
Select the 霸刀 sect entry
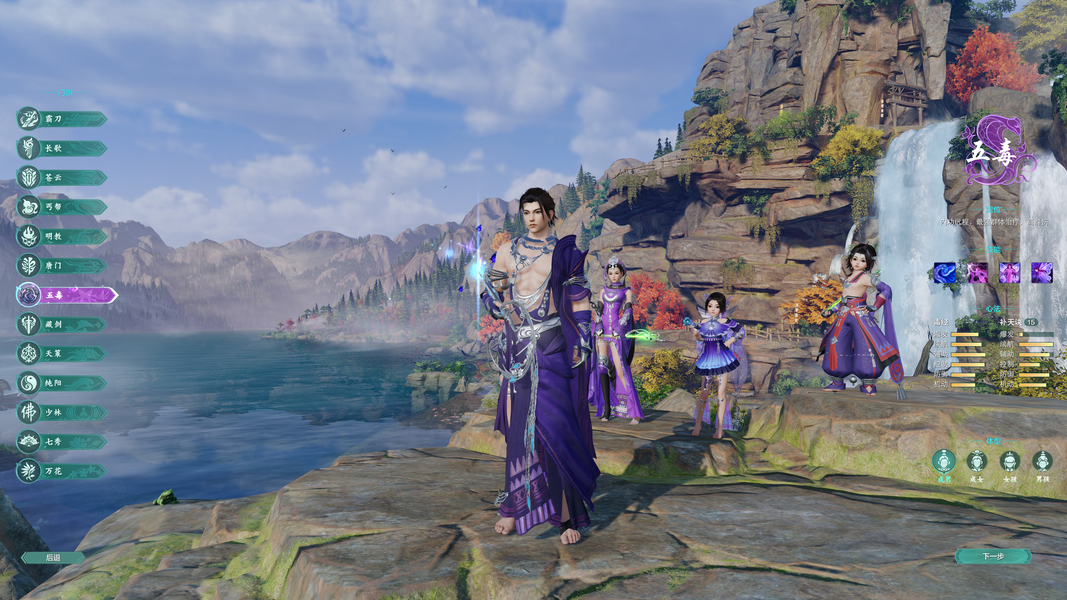click(x=62, y=119)
